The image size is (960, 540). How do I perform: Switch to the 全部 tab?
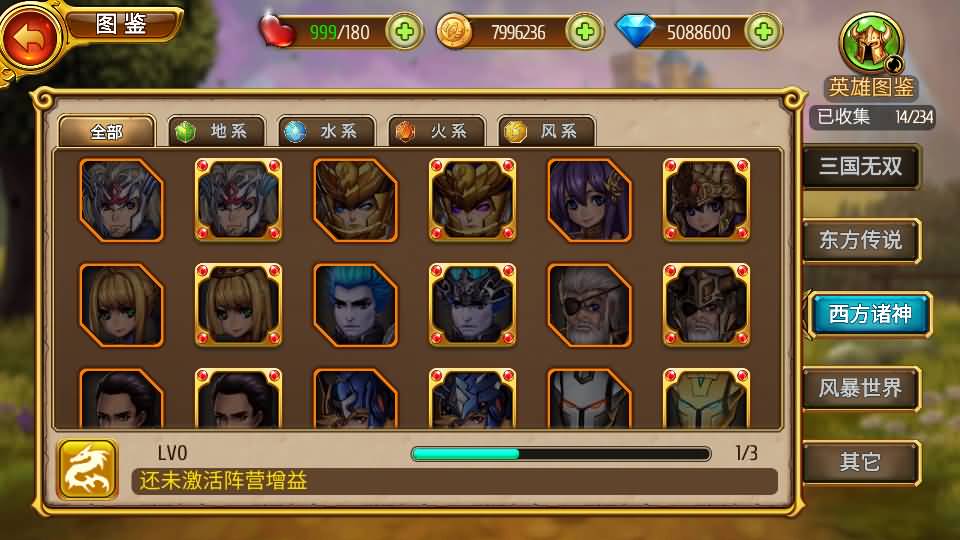(107, 131)
